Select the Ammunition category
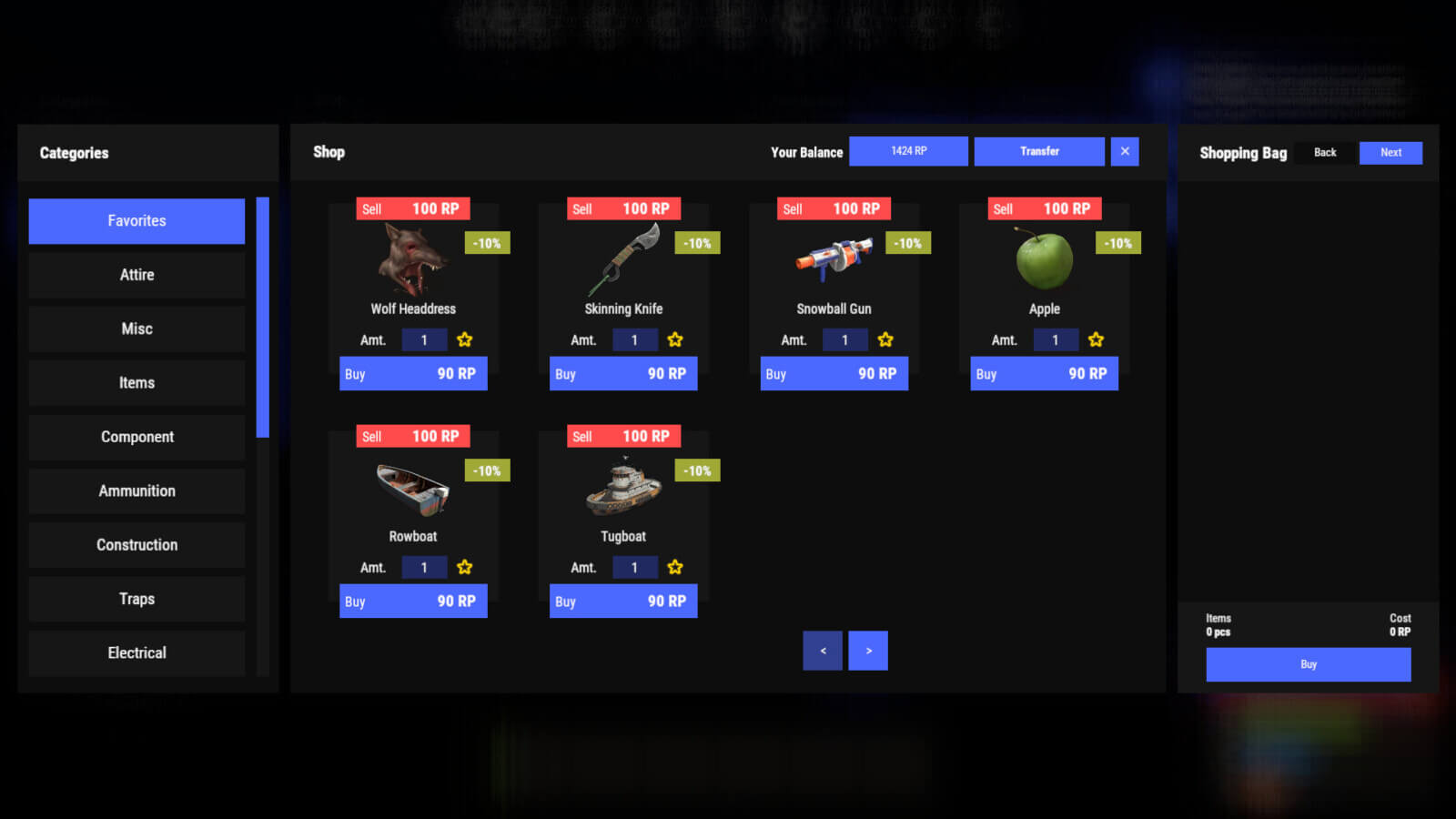 pos(136,490)
